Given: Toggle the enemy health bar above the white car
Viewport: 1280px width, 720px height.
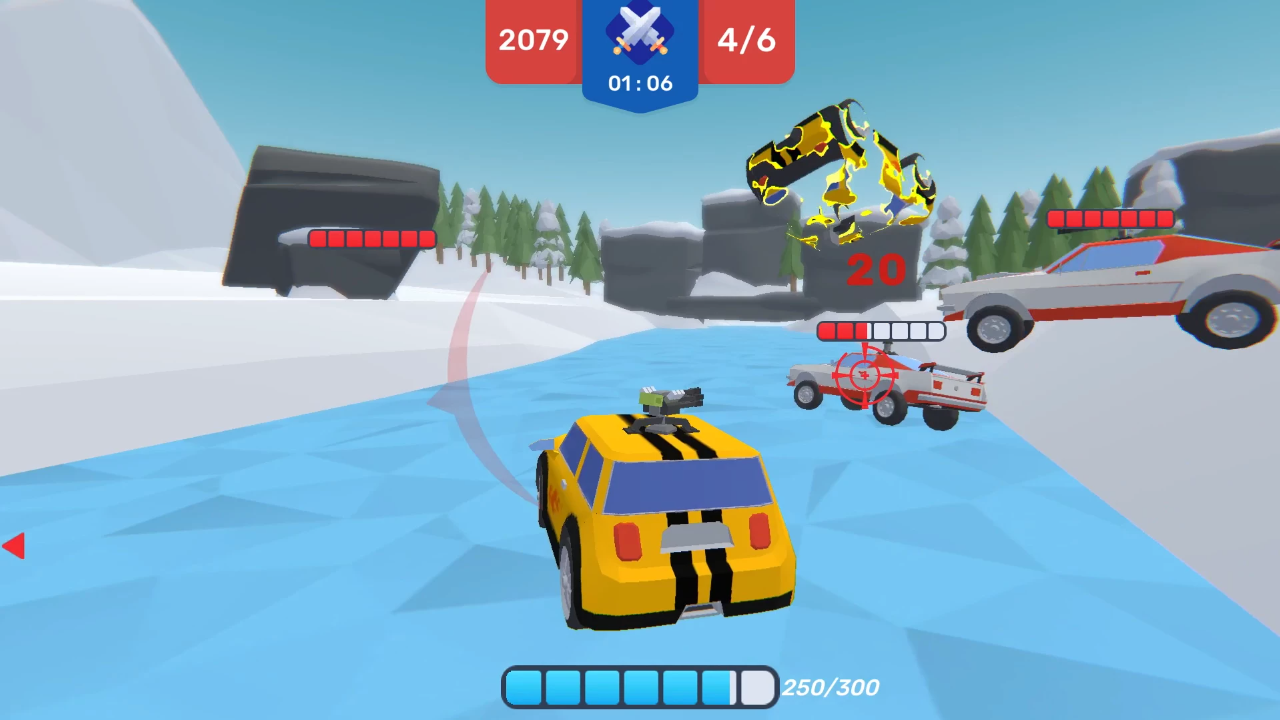Looking at the screenshot, I should coord(881,331).
